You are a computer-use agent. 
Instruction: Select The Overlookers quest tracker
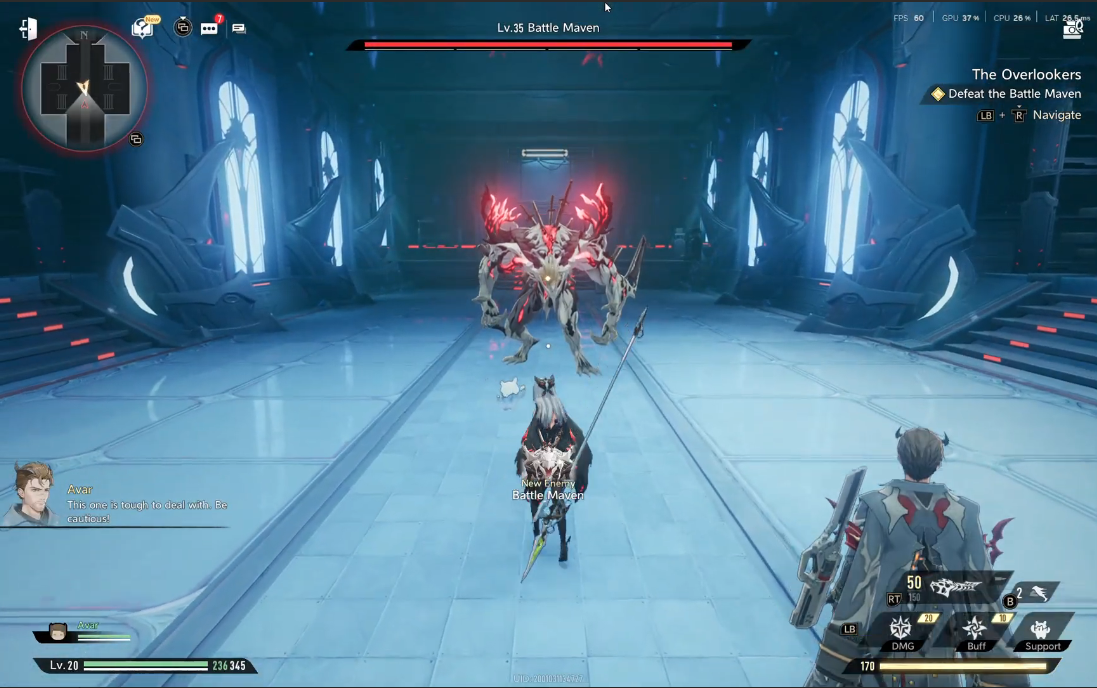coord(1026,75)
